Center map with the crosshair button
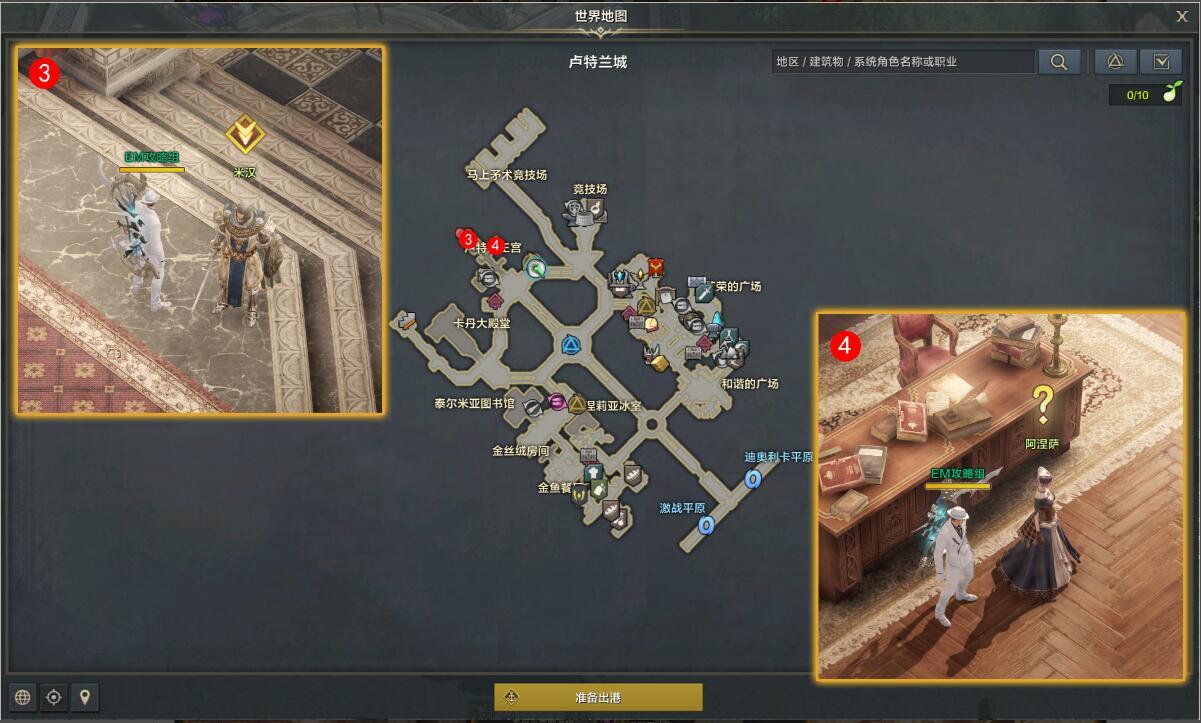Image resolution: width=1201 pixels, height=723 pixels. (x=54, y=697)
